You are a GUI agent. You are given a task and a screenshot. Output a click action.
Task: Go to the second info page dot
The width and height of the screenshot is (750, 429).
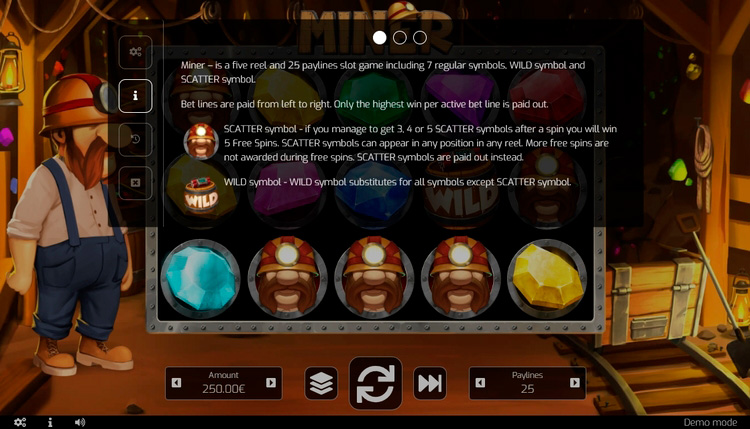point(400,38)
